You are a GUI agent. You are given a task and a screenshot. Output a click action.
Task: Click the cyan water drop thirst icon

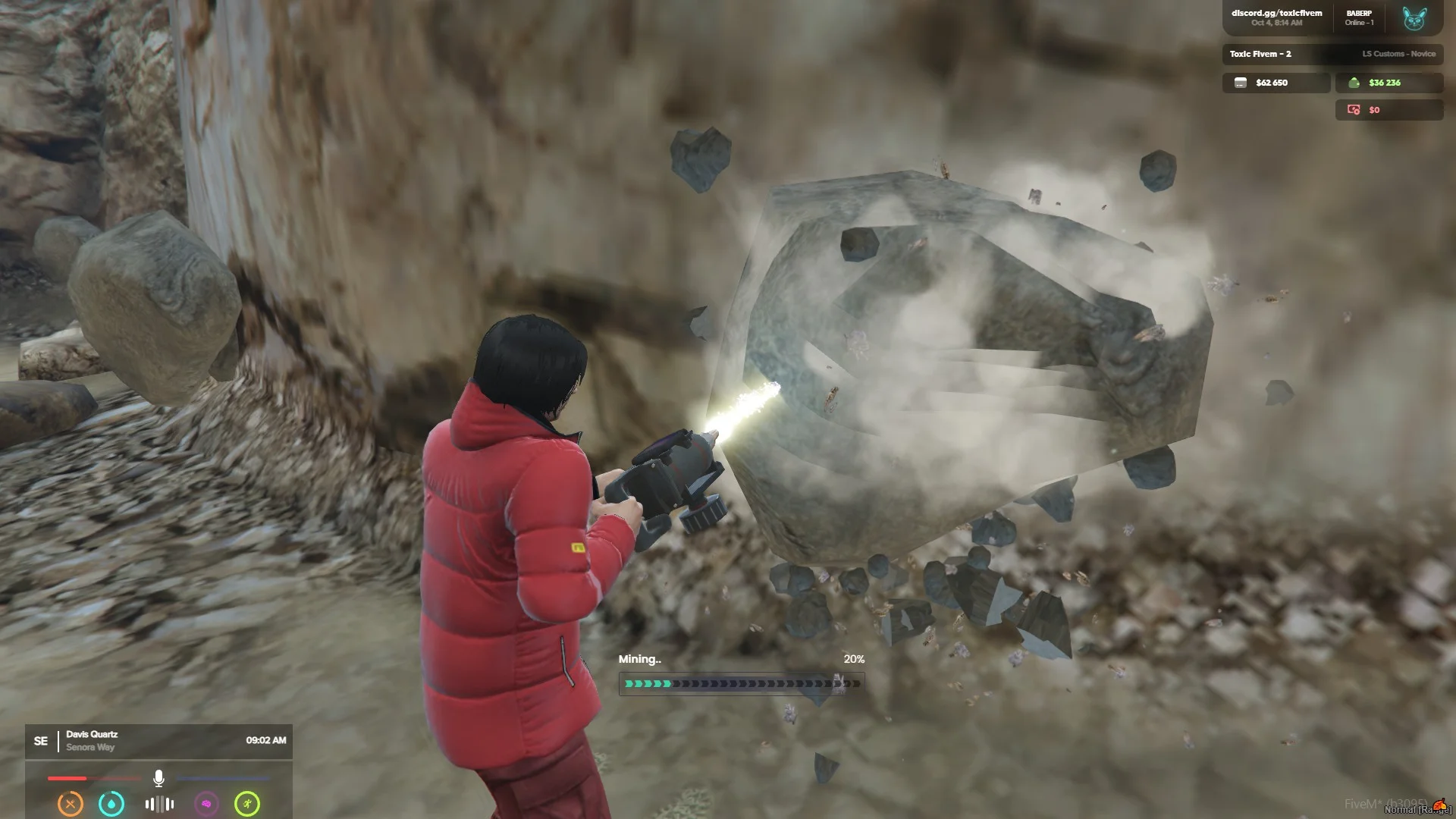click(111, 804)
